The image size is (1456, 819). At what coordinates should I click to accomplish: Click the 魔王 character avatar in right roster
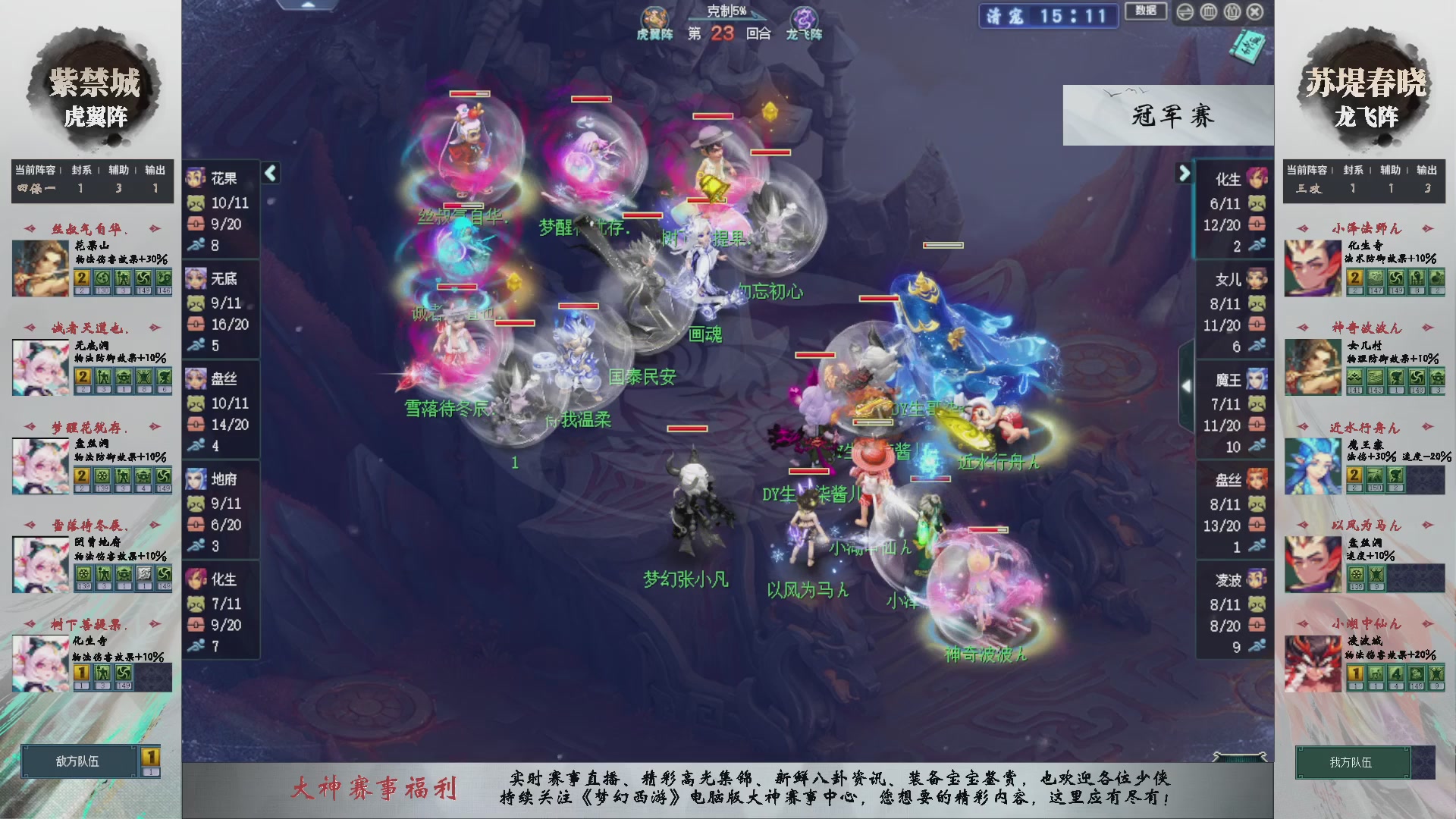tap(1257, 381)
